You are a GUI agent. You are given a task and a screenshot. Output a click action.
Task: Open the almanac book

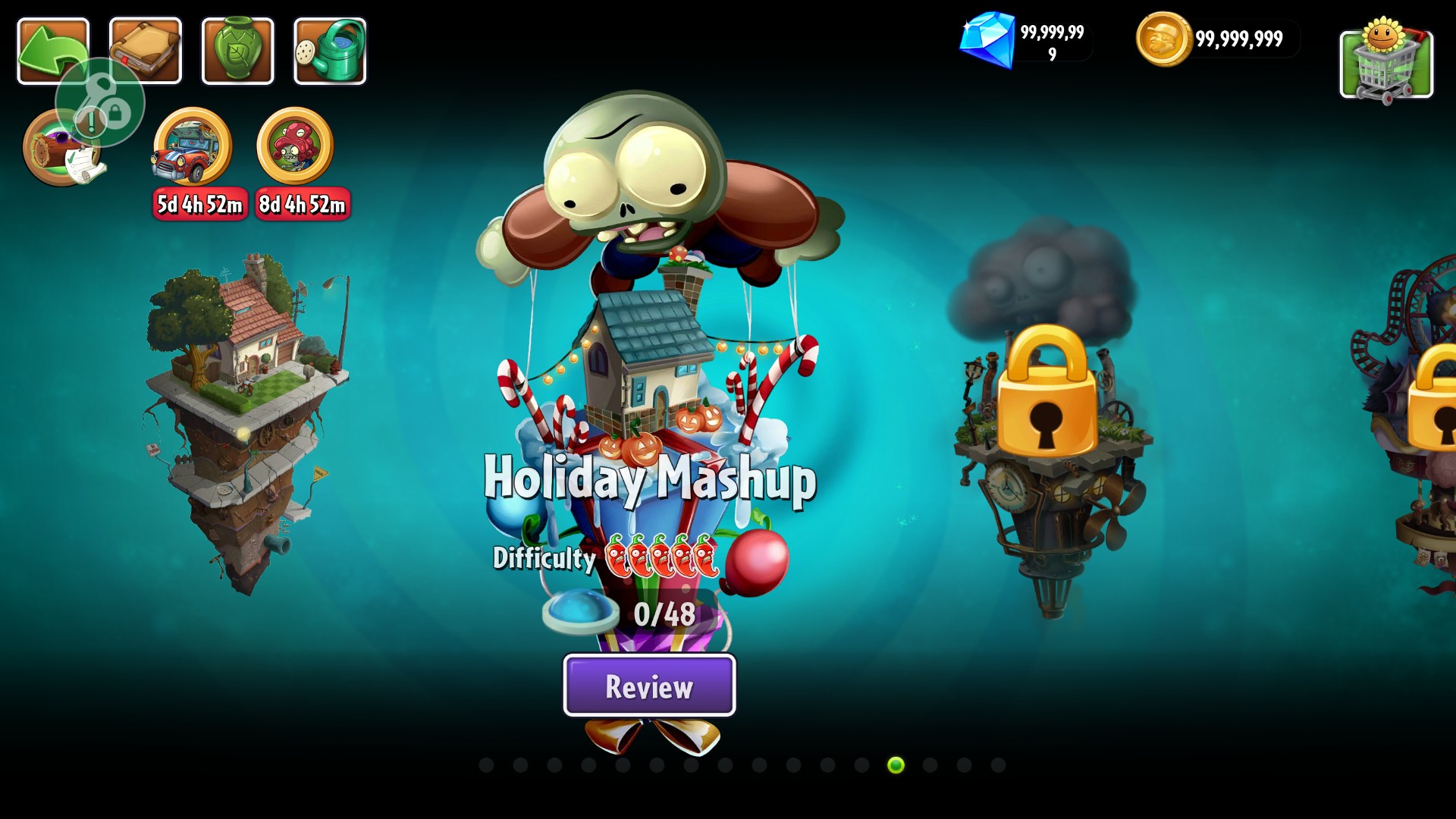pos(146,50)
